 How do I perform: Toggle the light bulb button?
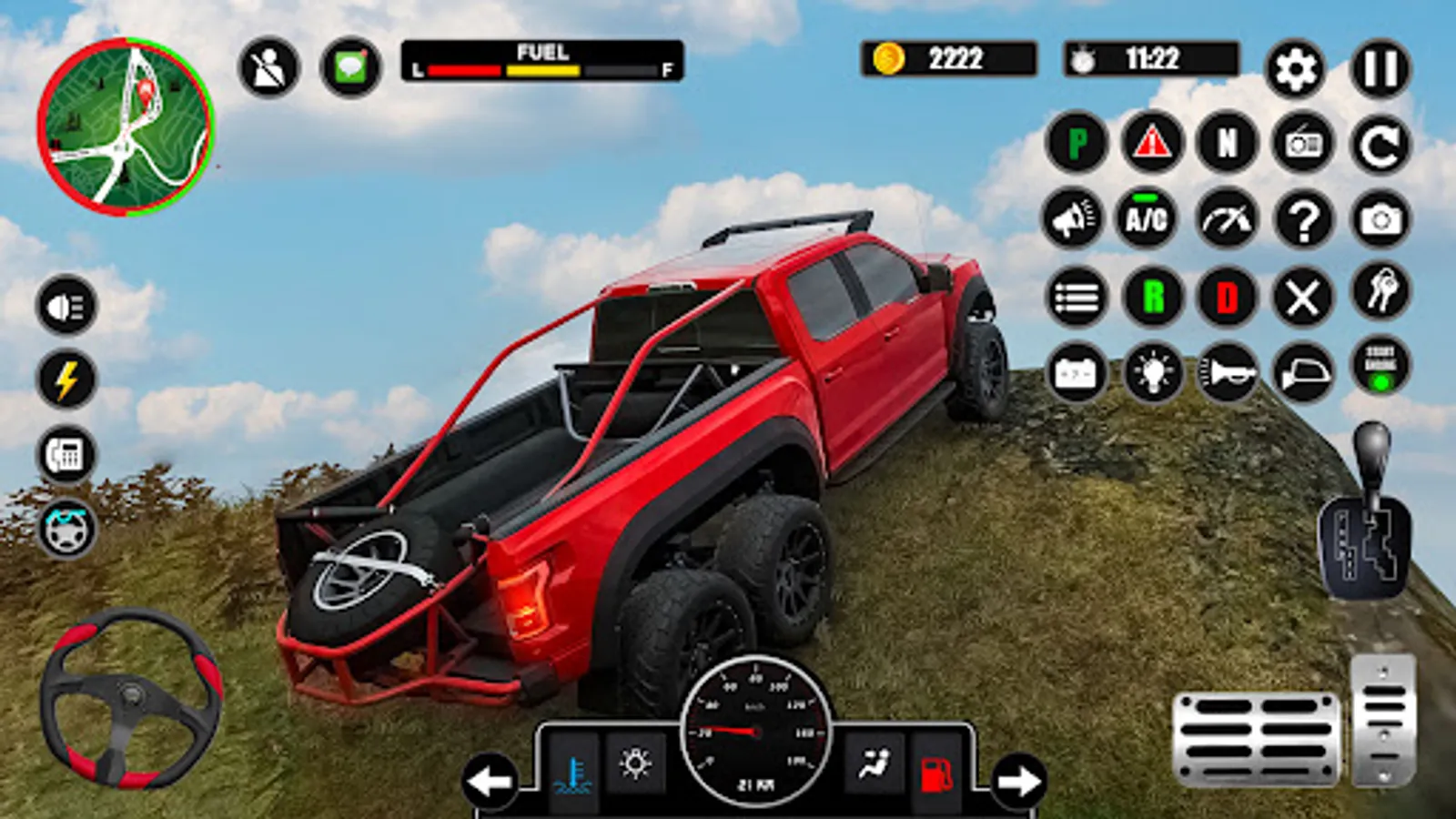pos(1152,372)
